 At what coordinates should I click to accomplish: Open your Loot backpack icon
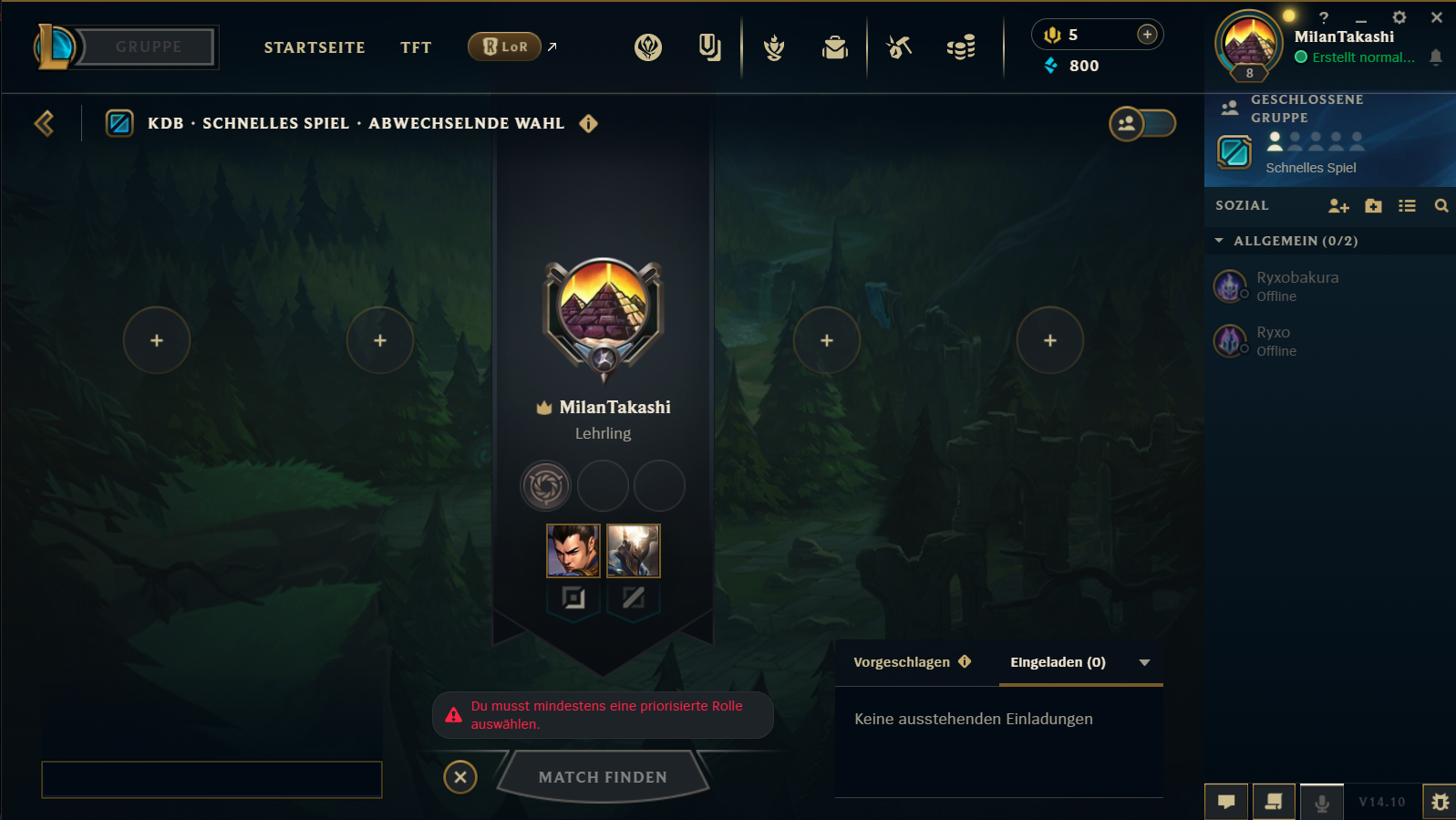835,47
